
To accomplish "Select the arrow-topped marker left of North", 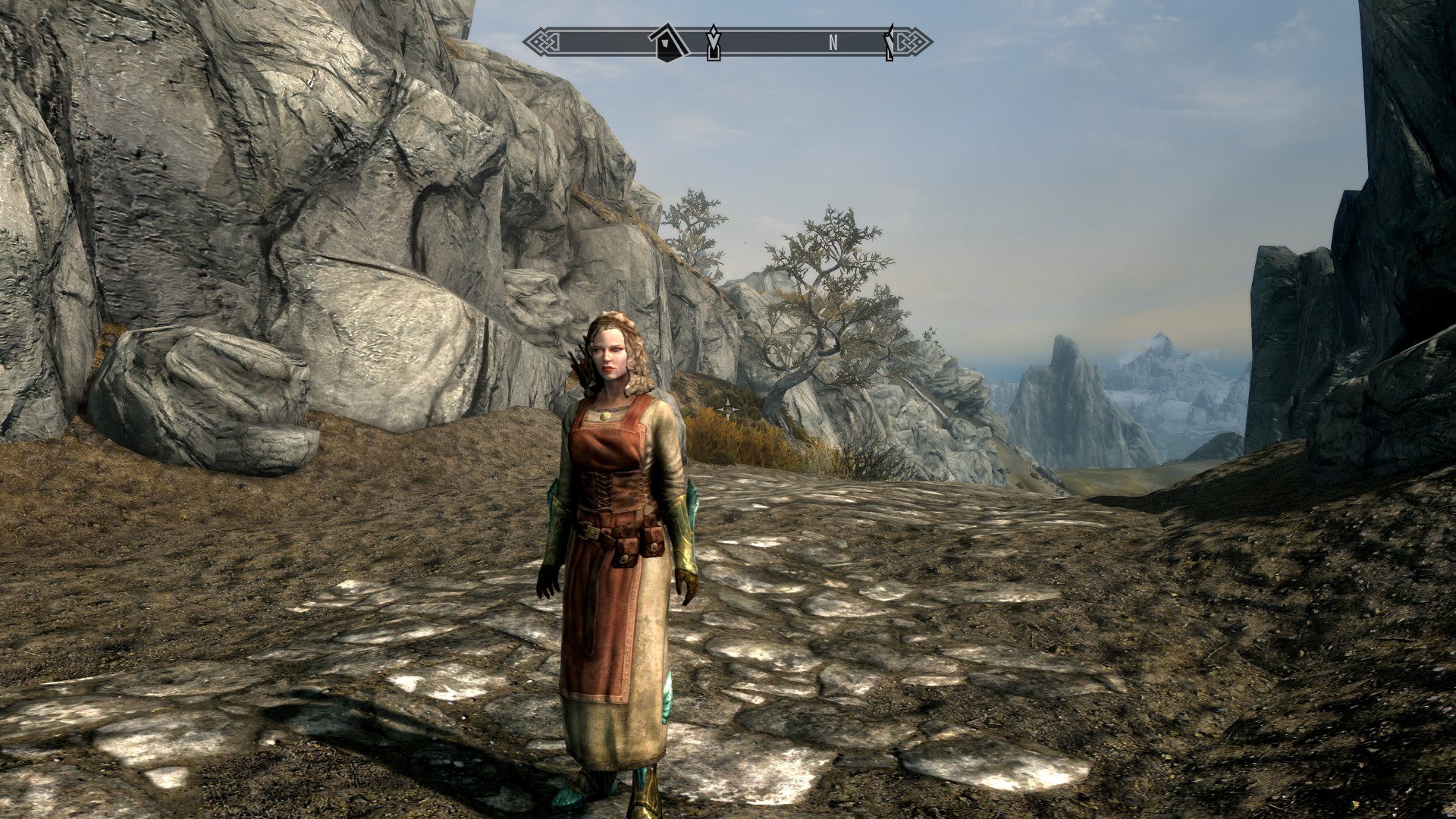I will pyautogui.click(x=713, y=43).
